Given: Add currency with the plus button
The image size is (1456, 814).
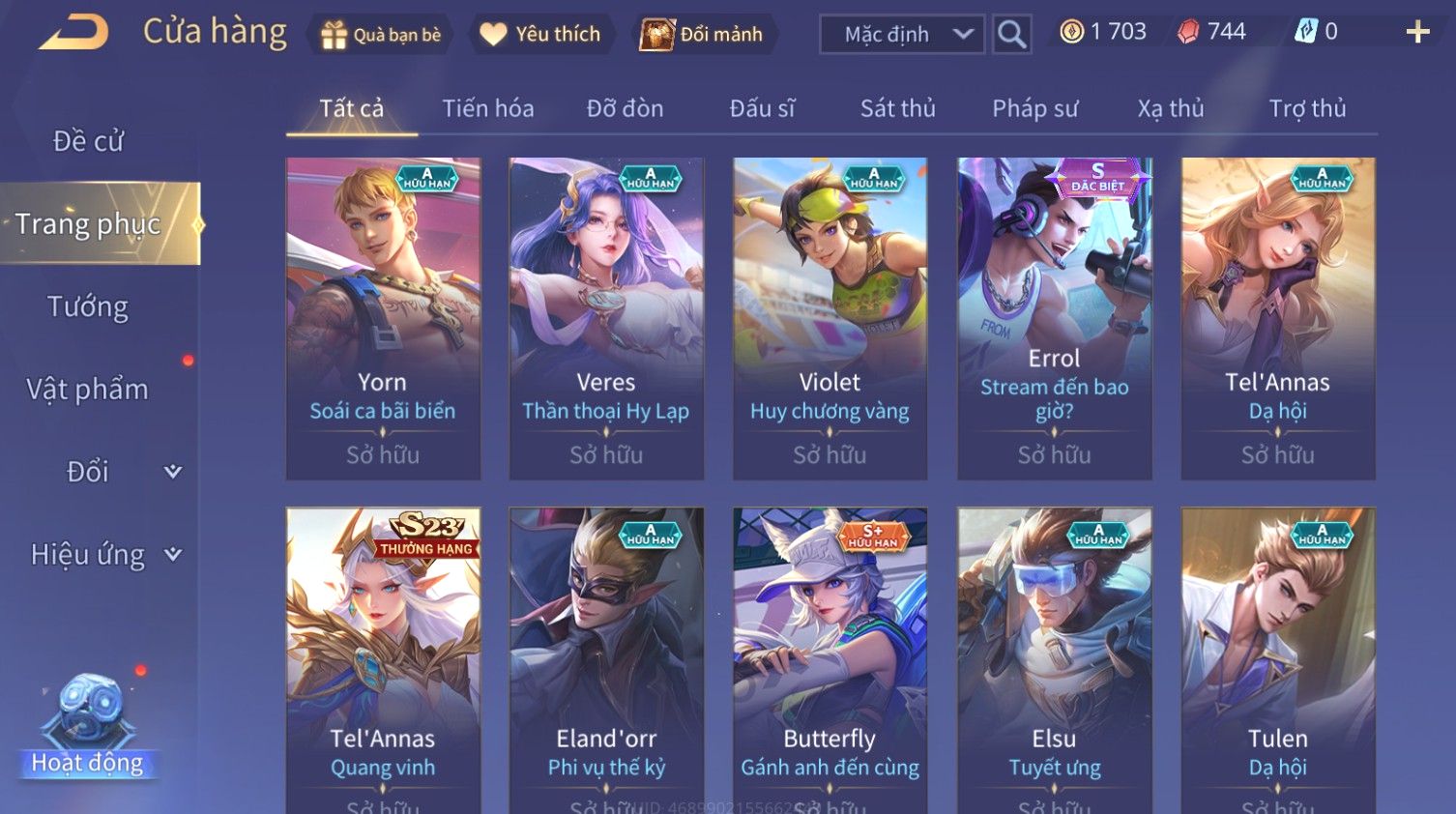Looking at the screenshot, I should pos(1417,33).
